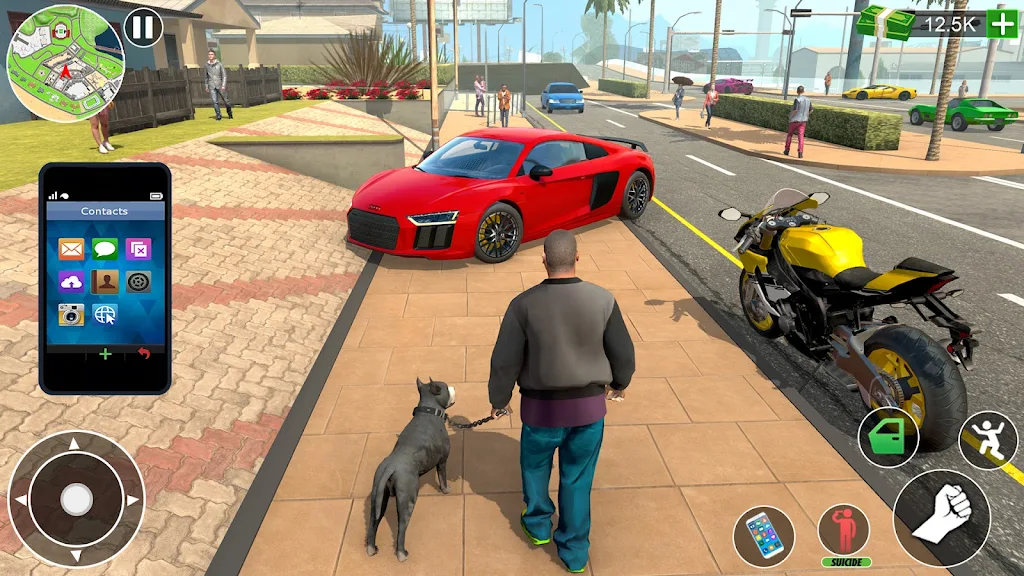Image resolution: width=1024 pixels, height=576 pixels.
Task: Click the virtual joystick center knob
Action: point(76,498)
